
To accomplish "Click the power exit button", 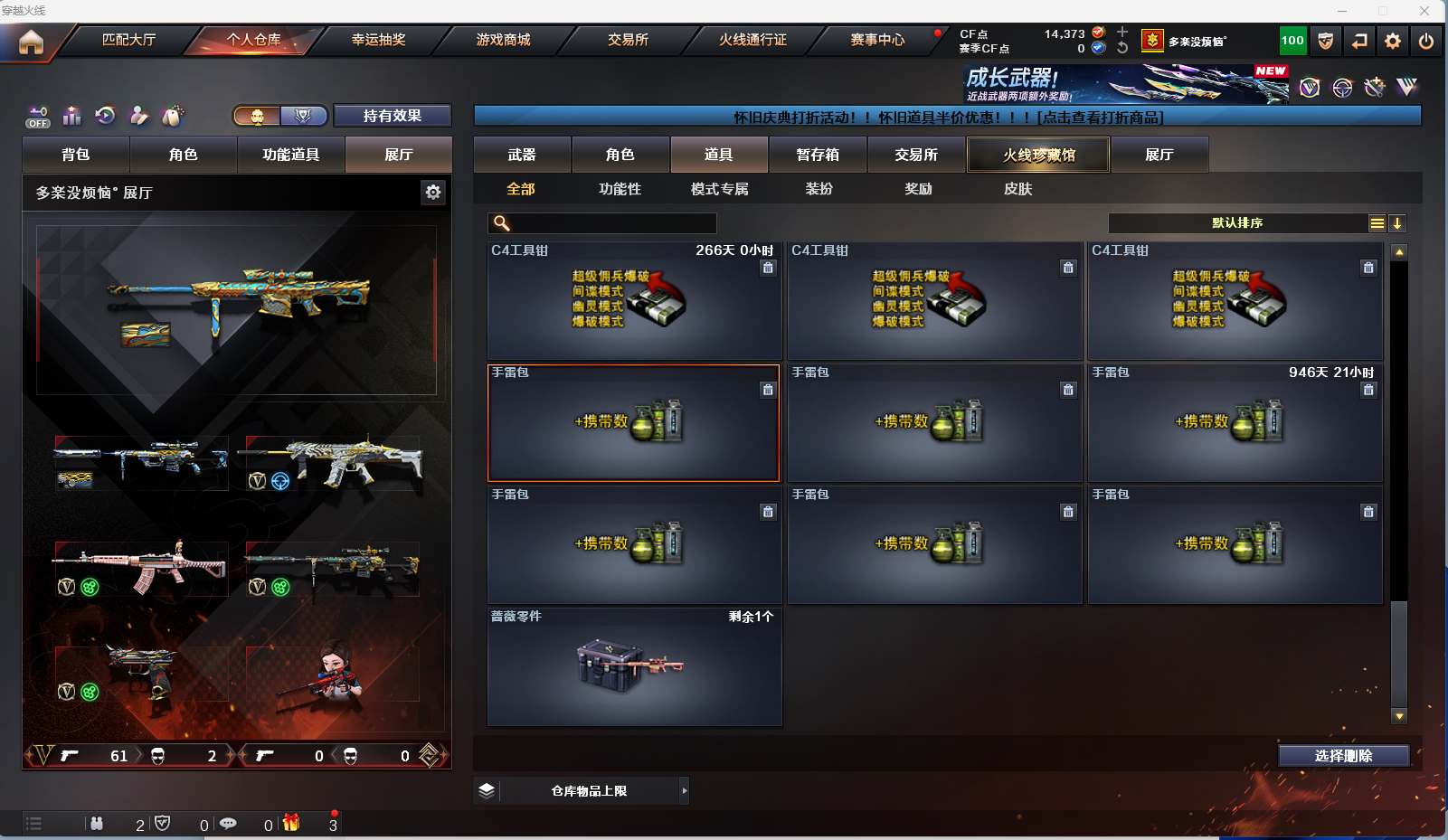I will coord(1426,41).
